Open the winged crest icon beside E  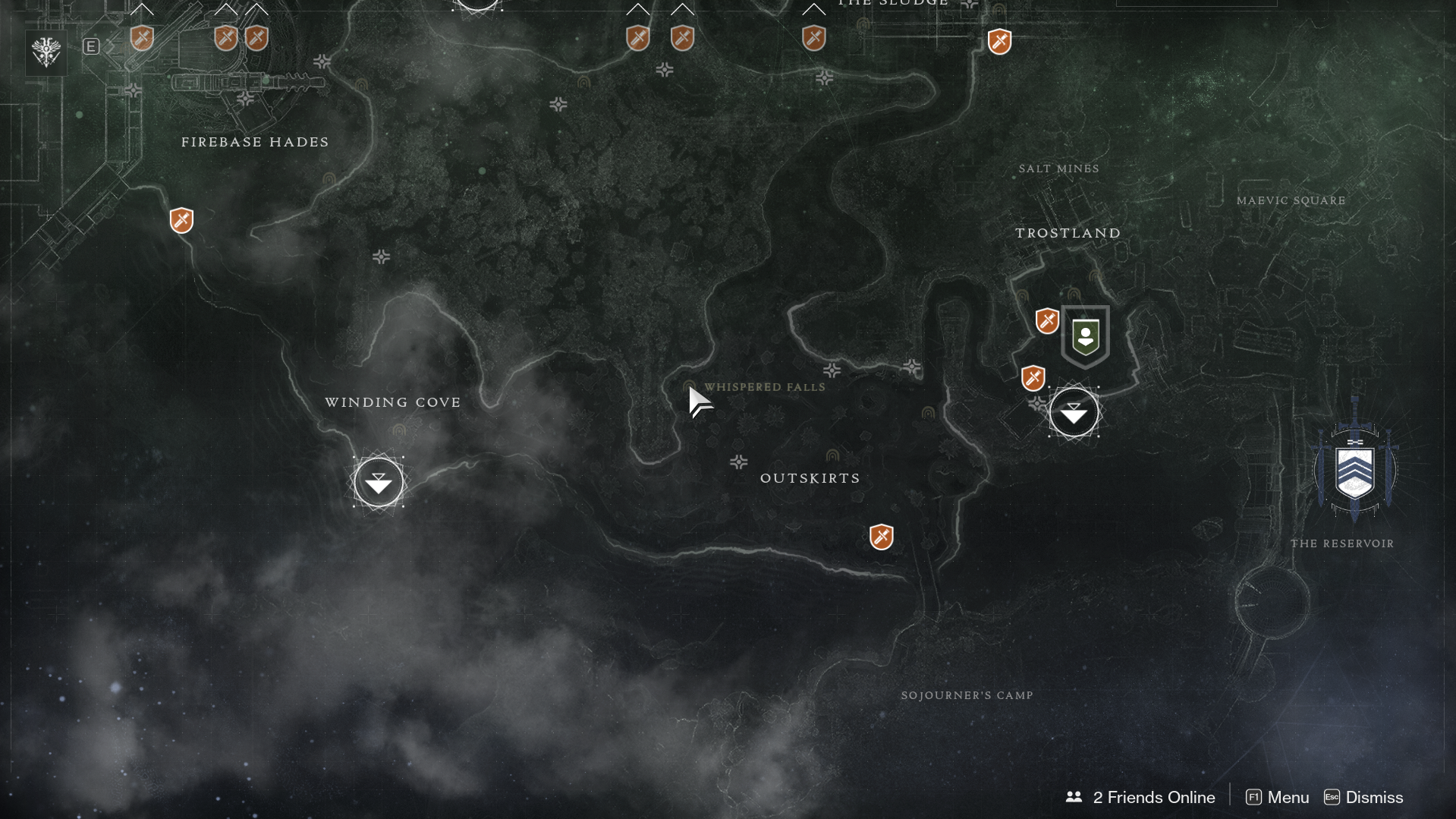46,52
